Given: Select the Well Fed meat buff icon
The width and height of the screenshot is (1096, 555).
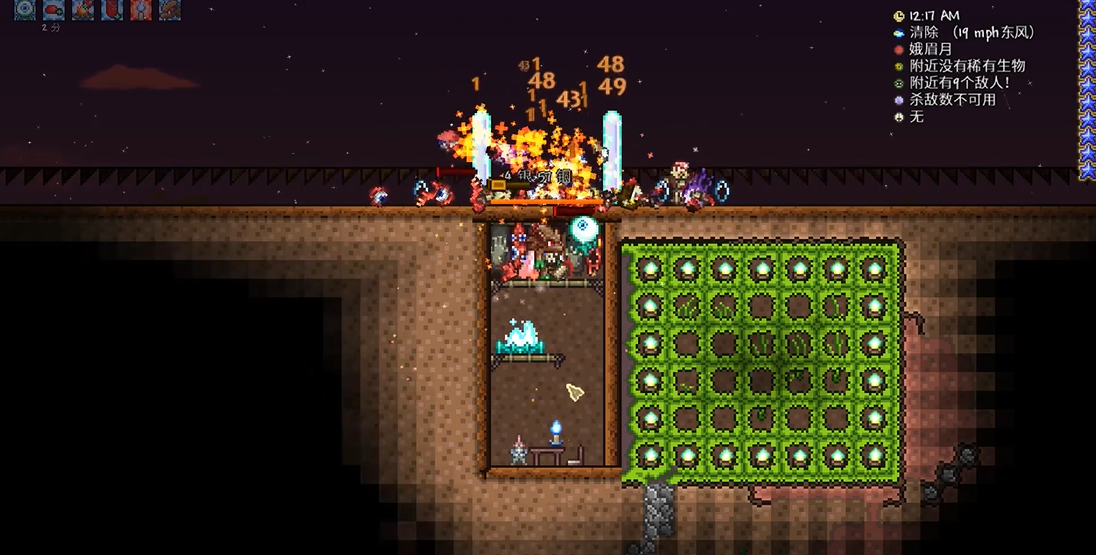Looking at the screenshot, I should click(x=54, y=10).
